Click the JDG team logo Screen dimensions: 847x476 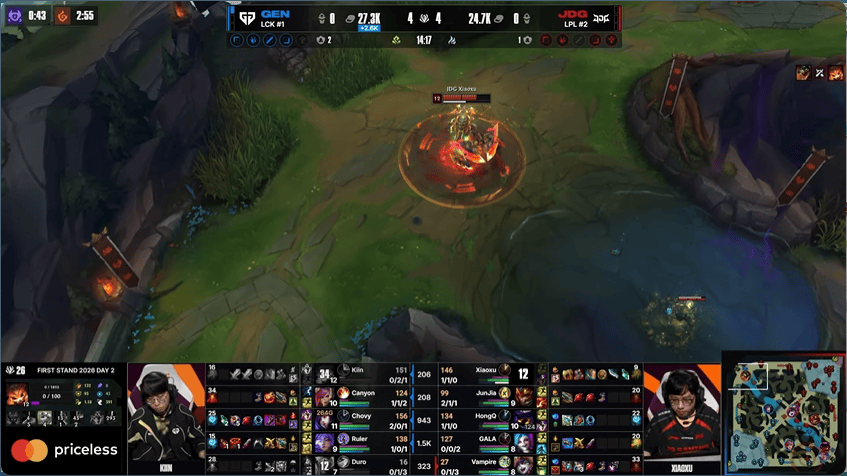tap(602, 18)
